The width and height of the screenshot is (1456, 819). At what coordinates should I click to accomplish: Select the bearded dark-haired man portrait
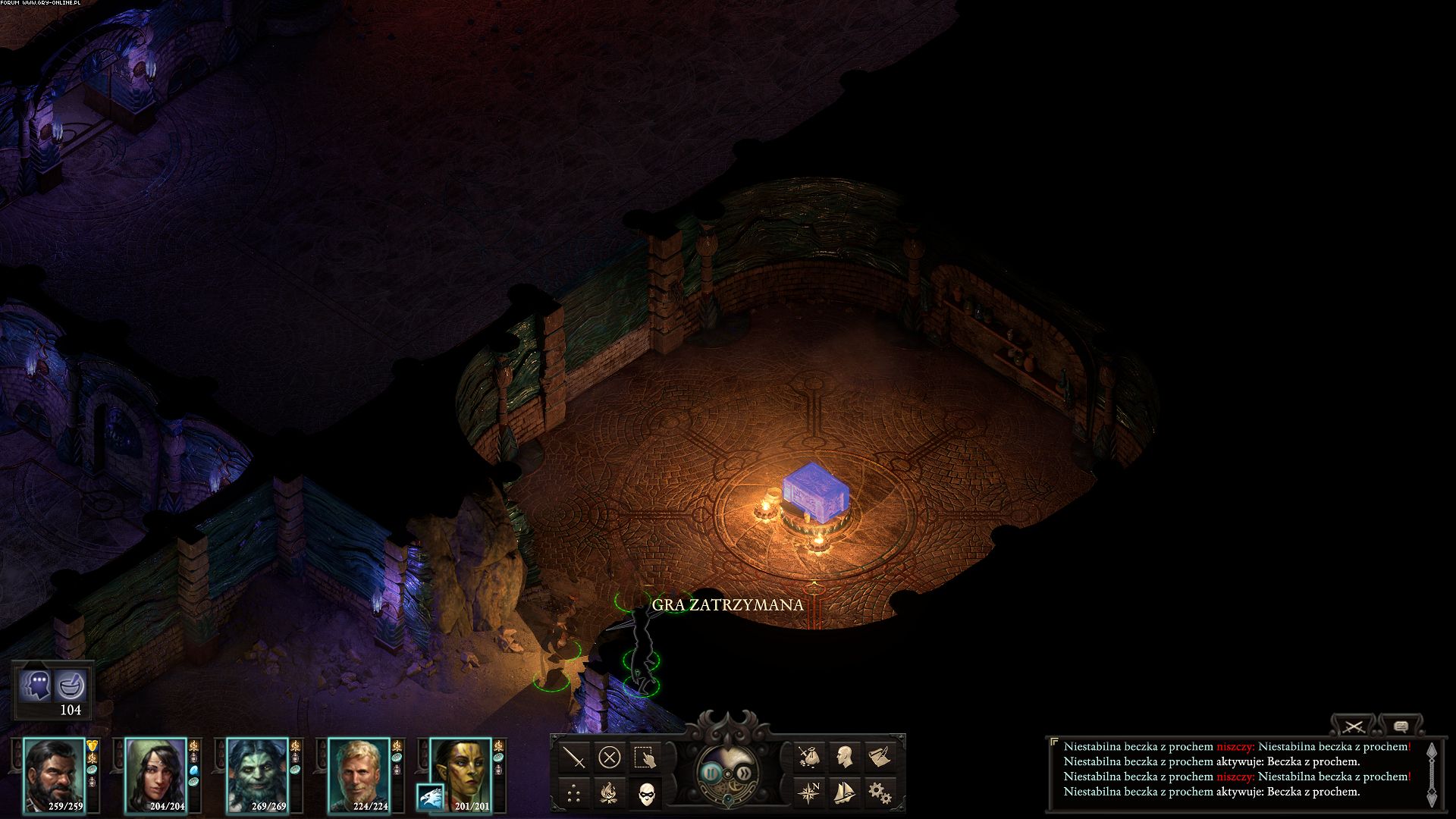point(55,773)
